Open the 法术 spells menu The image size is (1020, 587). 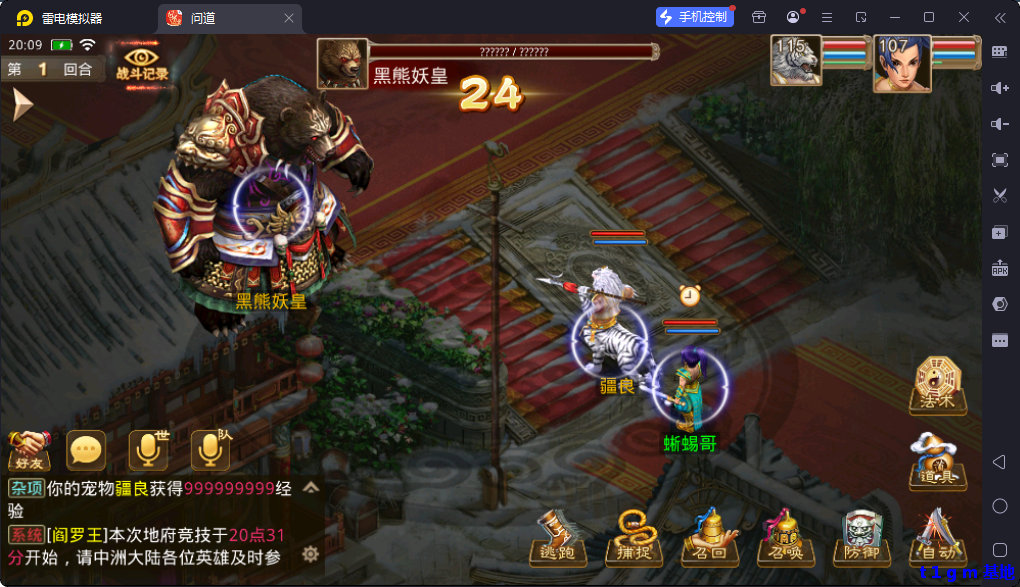[x=939, y=385]
